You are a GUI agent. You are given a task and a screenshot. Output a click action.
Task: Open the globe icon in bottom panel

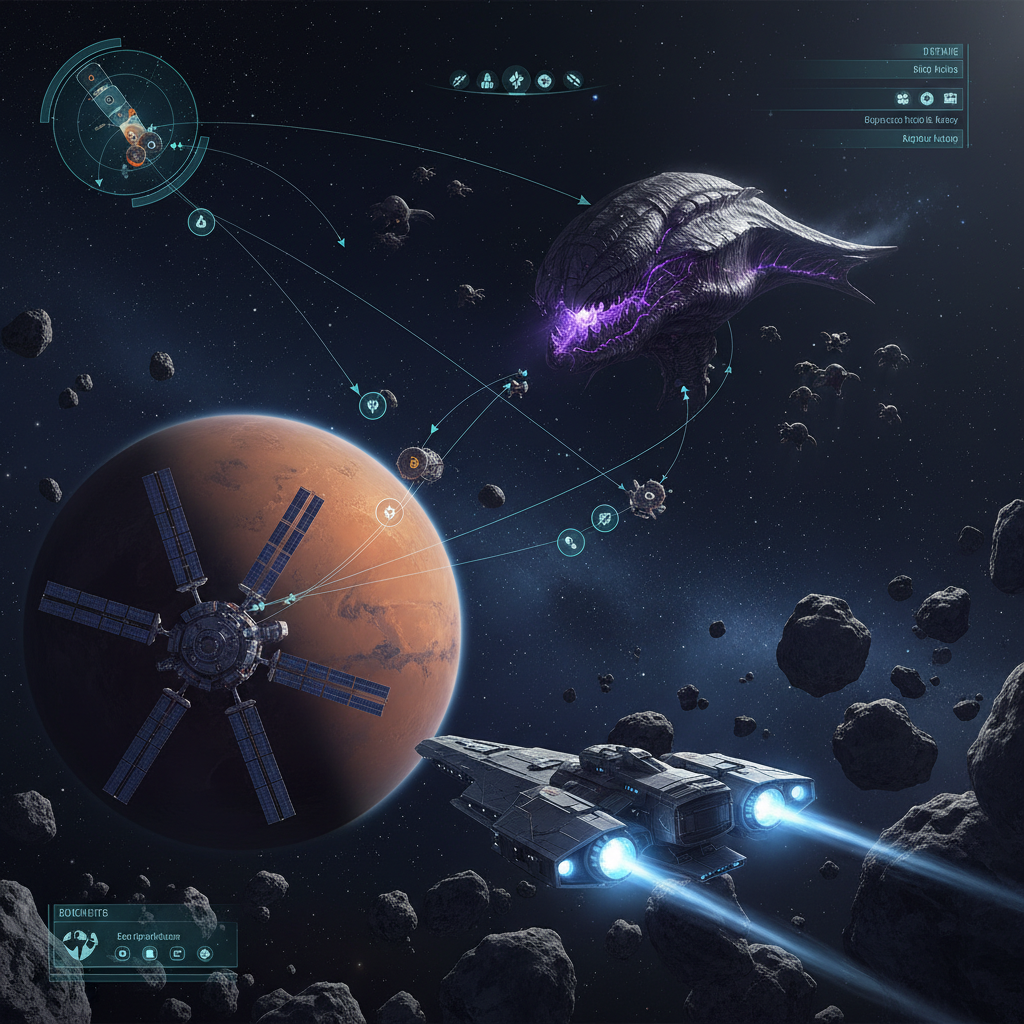(x=205, y=954)
